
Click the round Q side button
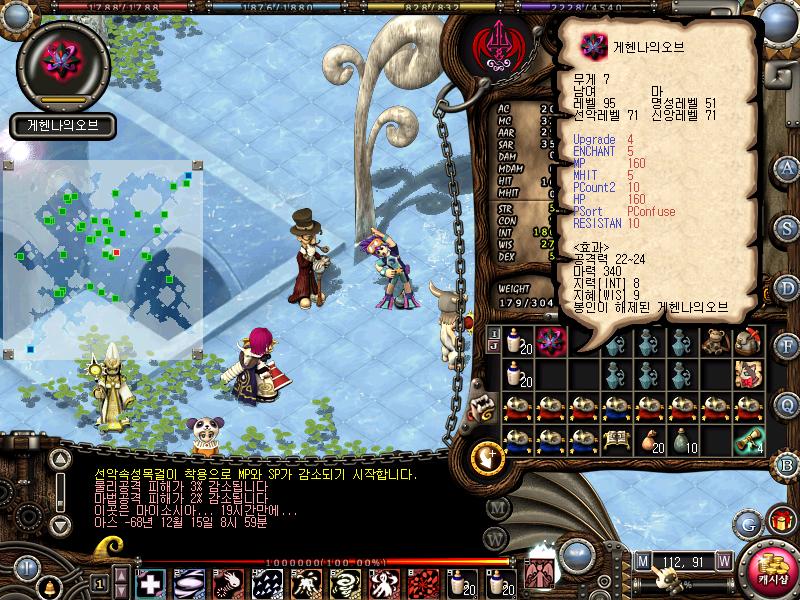tap(787, 404)
